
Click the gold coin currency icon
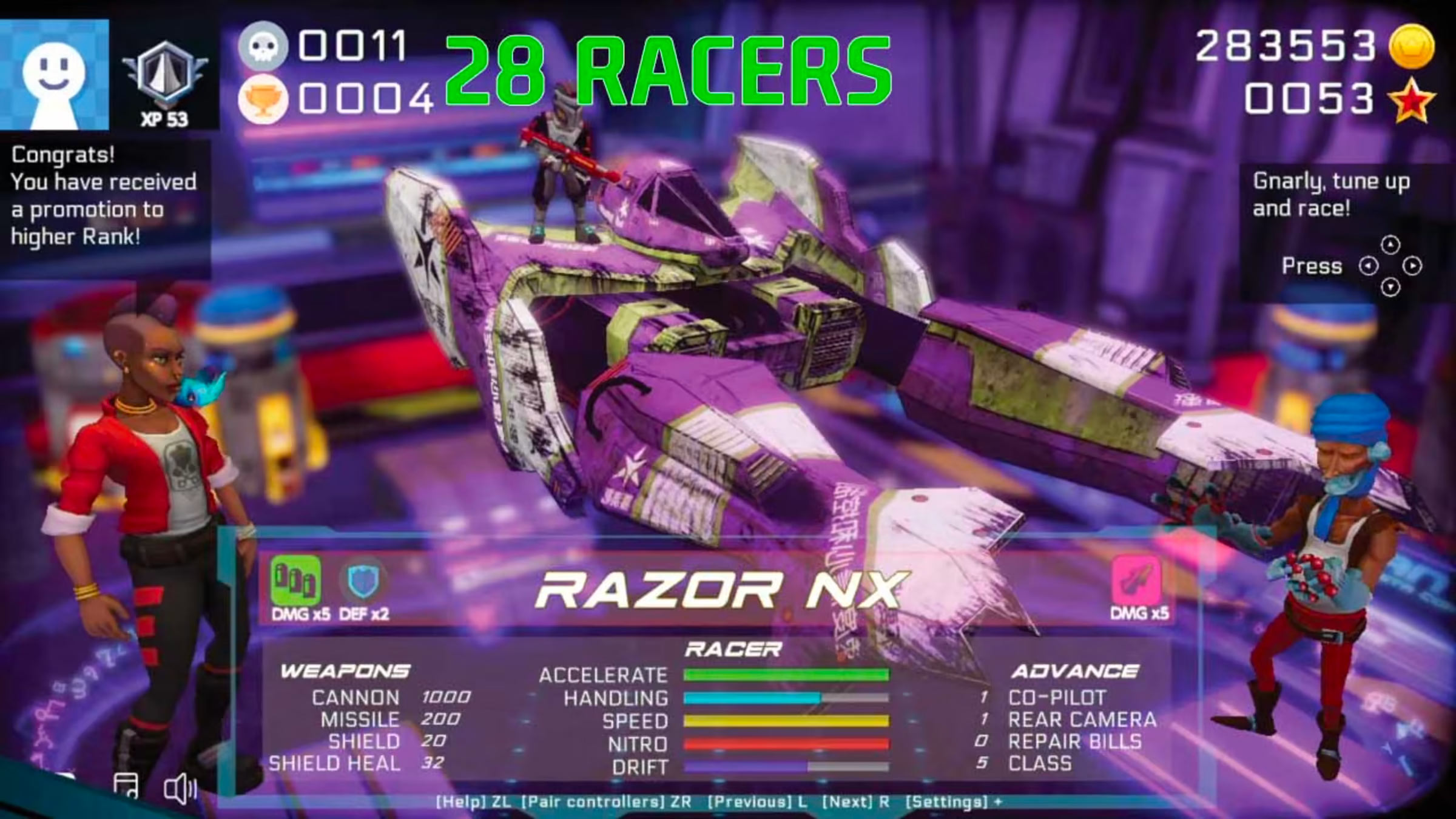point(1412,46)
